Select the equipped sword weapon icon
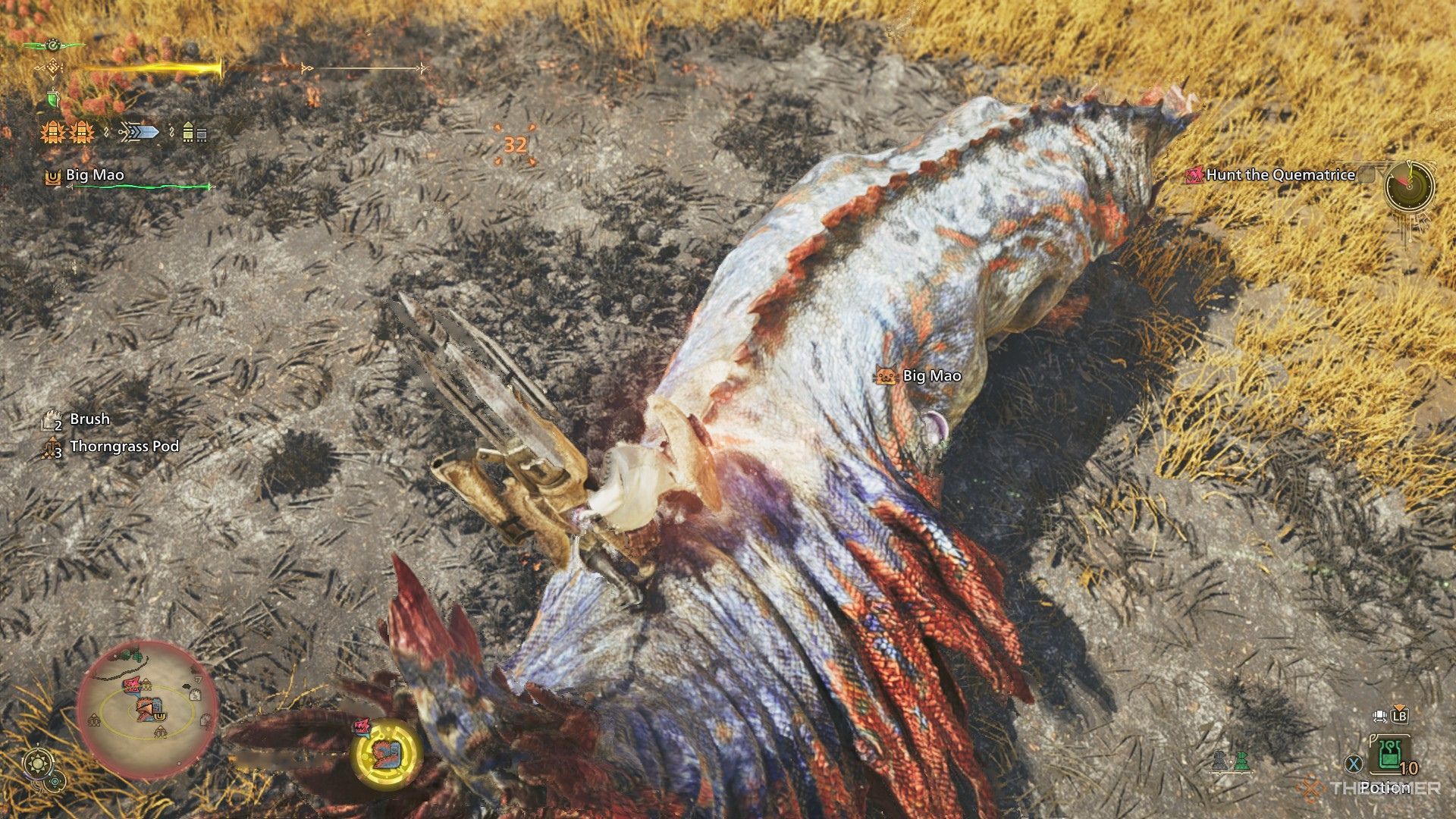The height and width of the screenshot is (819, 1456). pos(140,132)
